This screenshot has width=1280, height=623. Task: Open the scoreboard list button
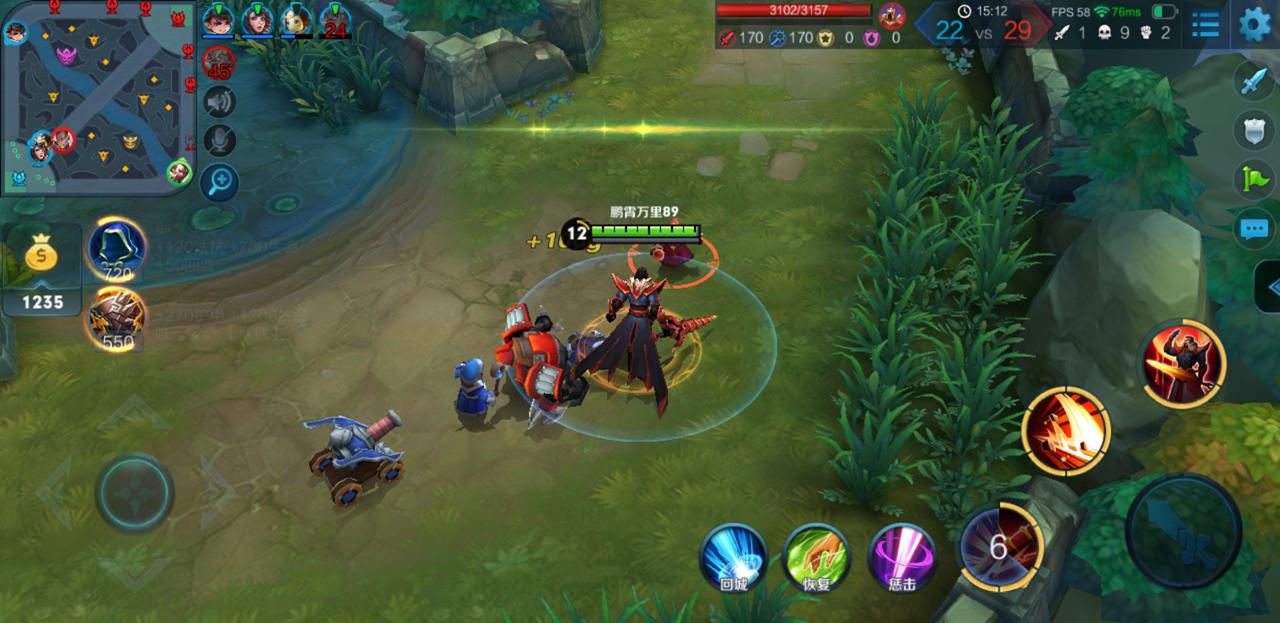pyautogui.click(x=1205, y=24)
